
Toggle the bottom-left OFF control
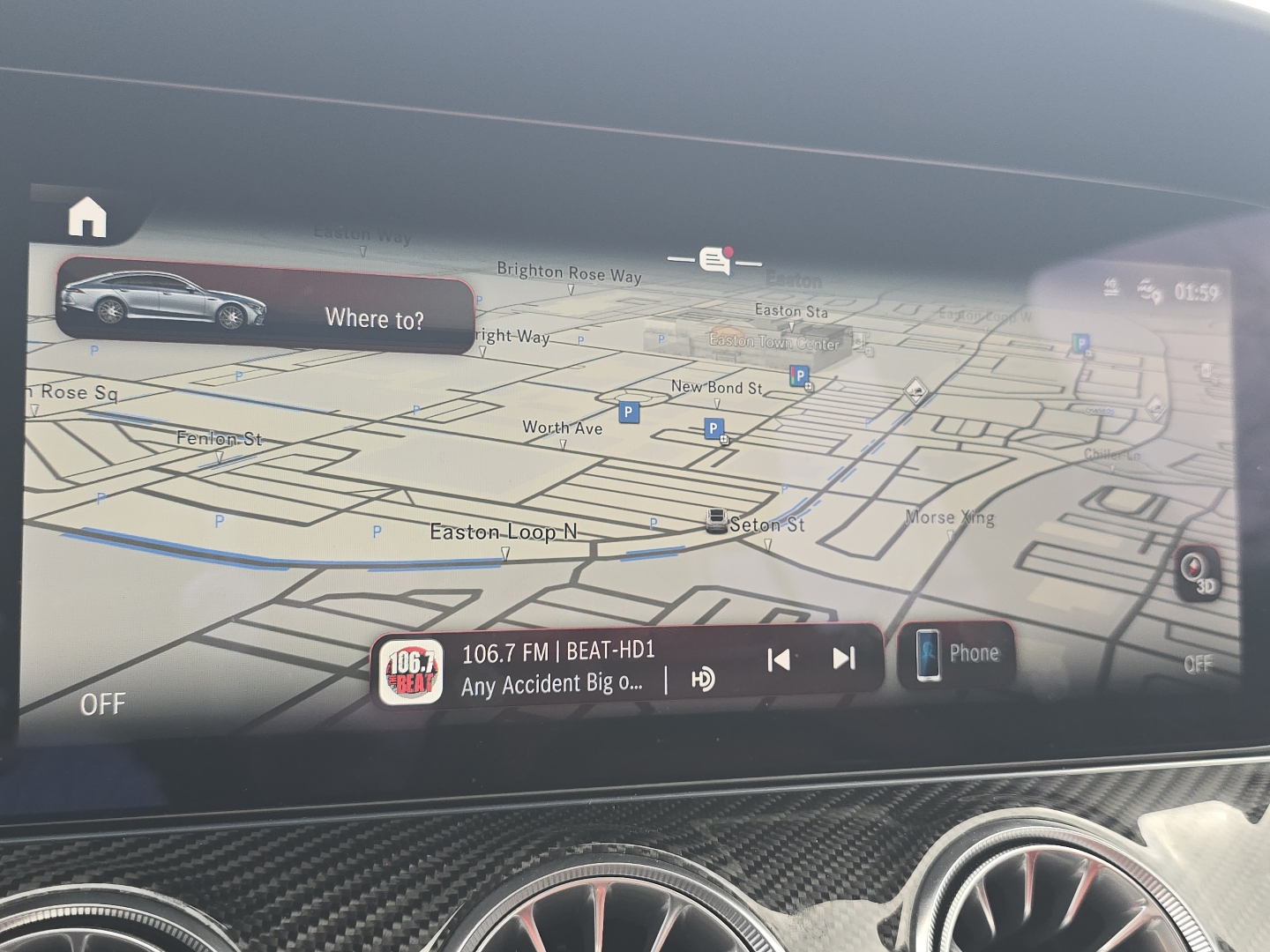(104, 703)
